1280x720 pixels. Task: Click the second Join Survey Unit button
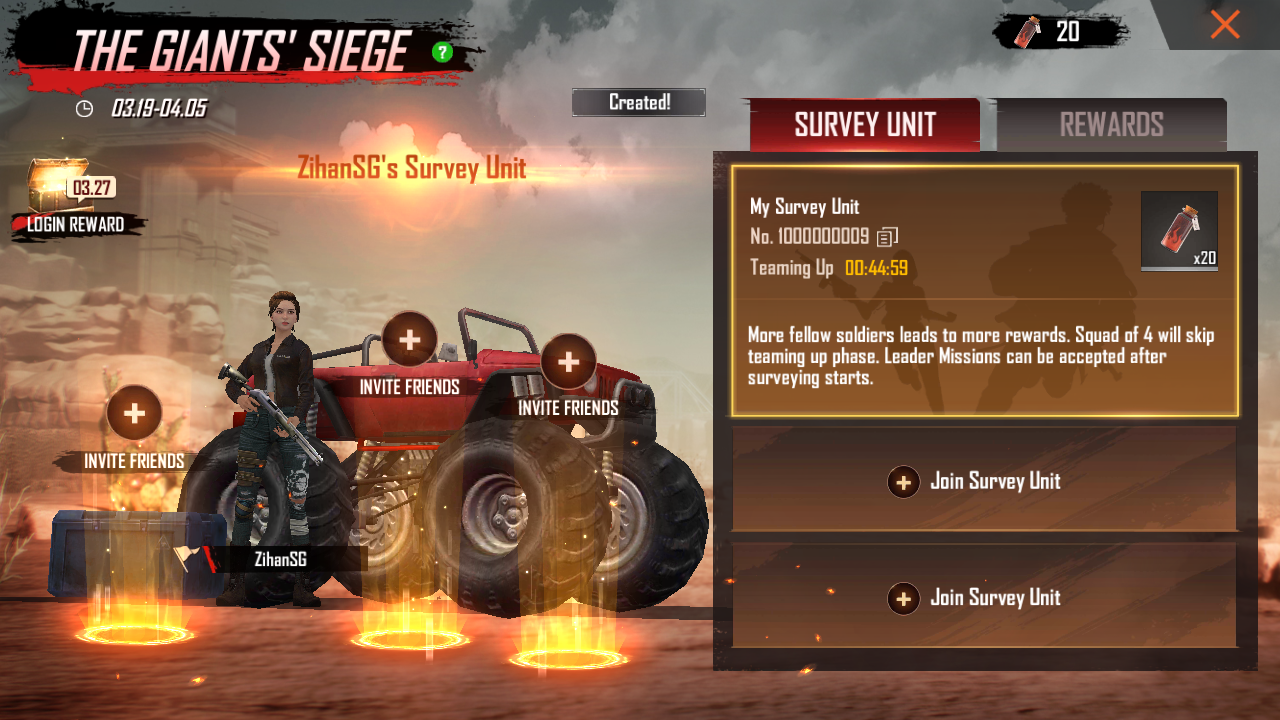[x=984, y=598]
